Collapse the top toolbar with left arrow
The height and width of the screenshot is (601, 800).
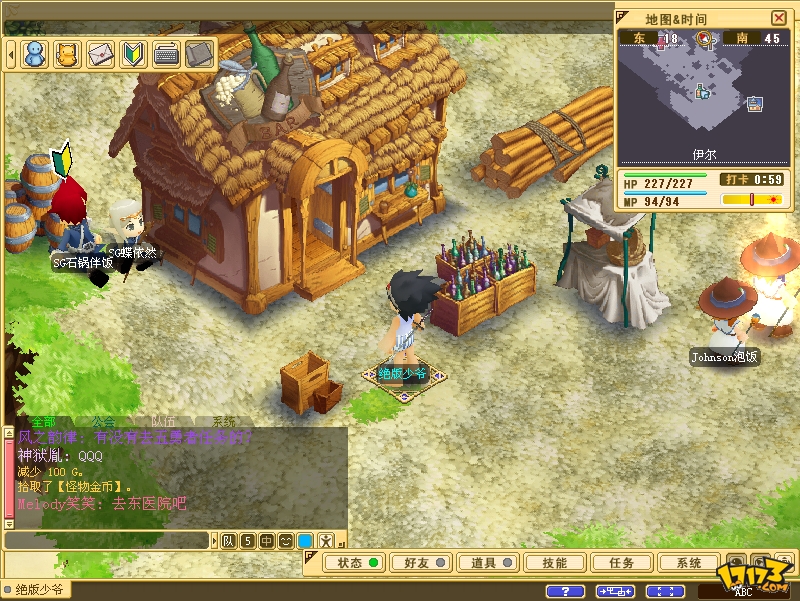(11, 54)
